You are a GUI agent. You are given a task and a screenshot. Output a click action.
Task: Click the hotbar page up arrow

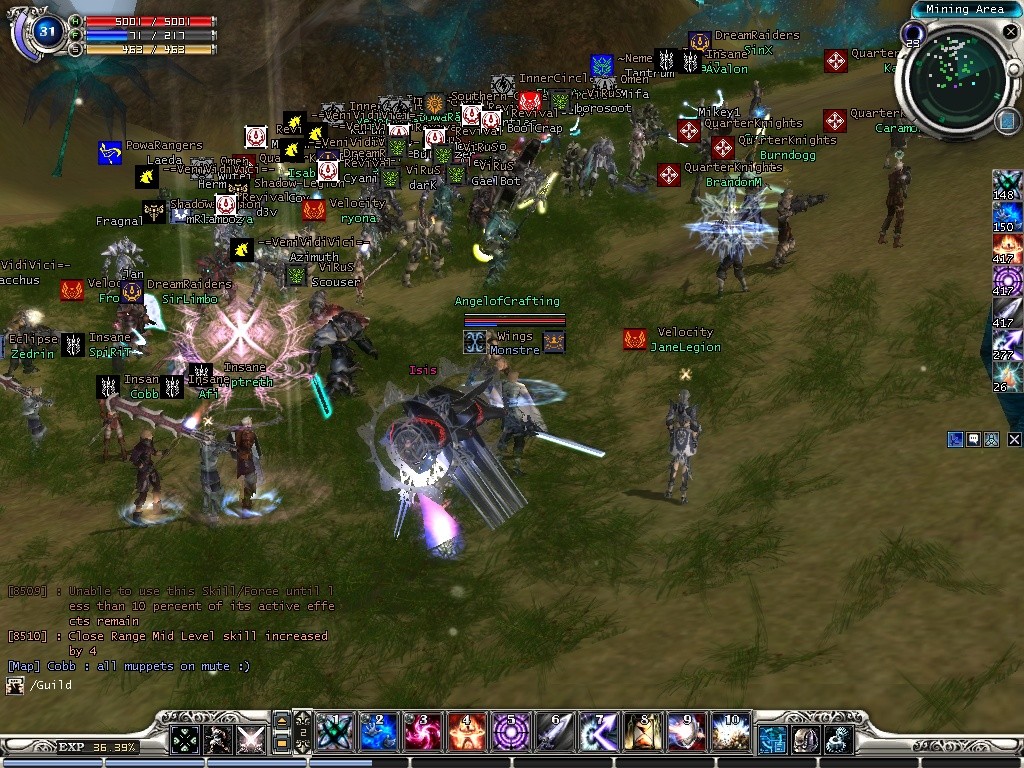[x=283, y=720]
